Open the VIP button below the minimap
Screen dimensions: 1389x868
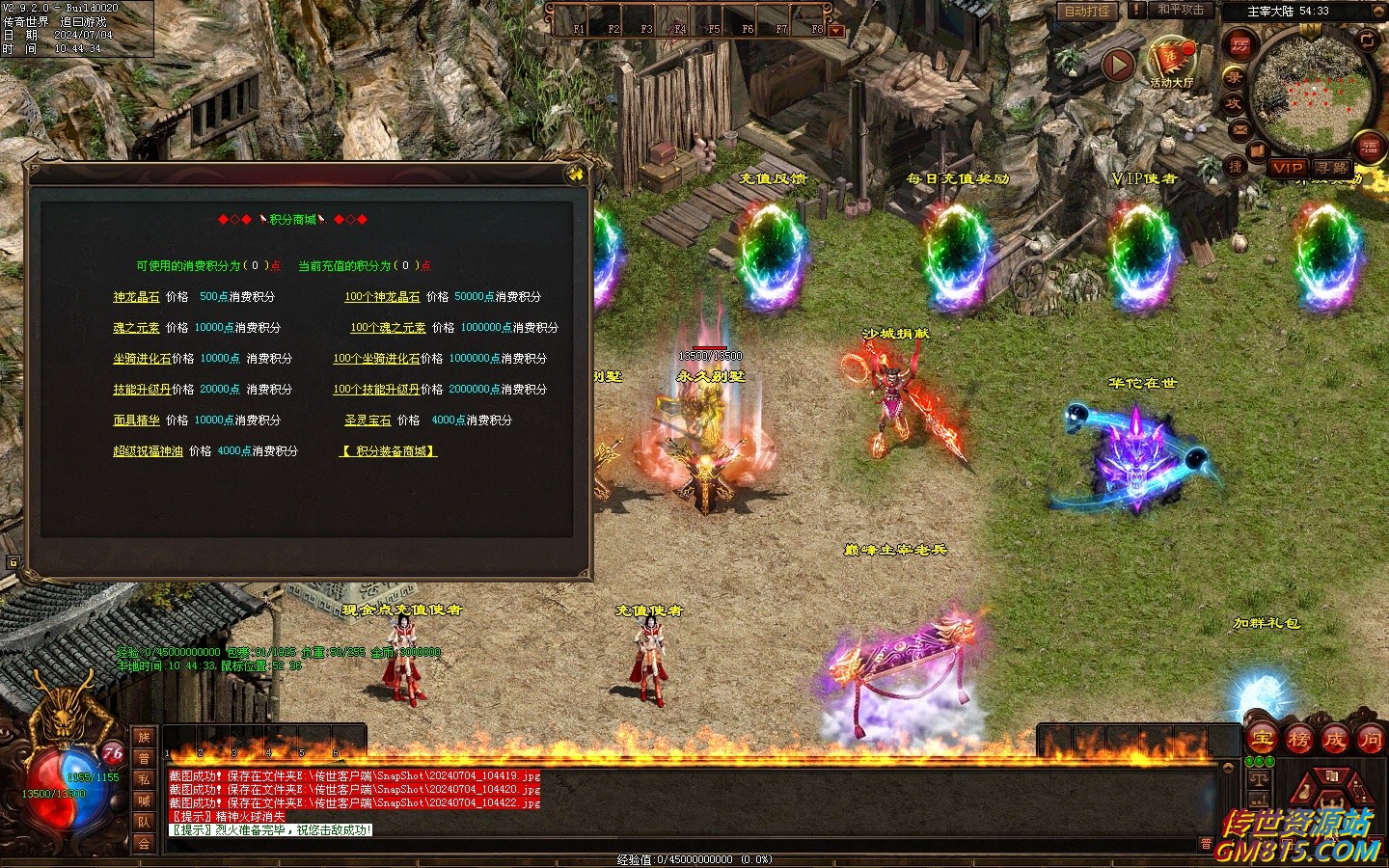(1288, 168)
